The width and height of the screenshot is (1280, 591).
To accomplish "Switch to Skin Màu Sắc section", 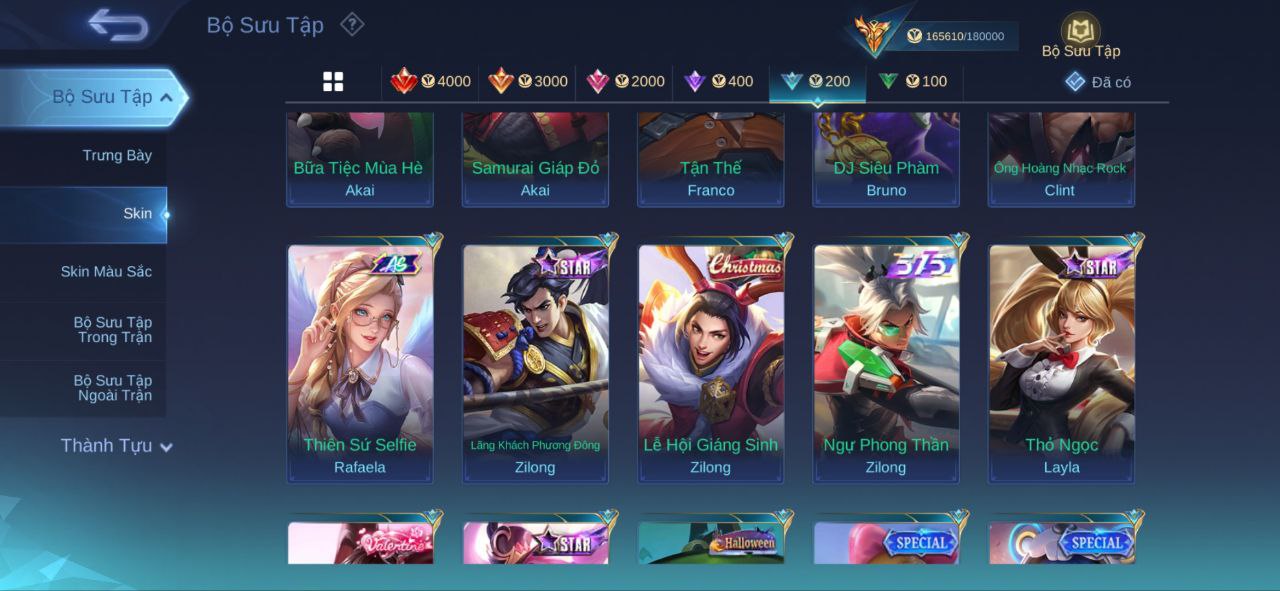I will [106, 272].
